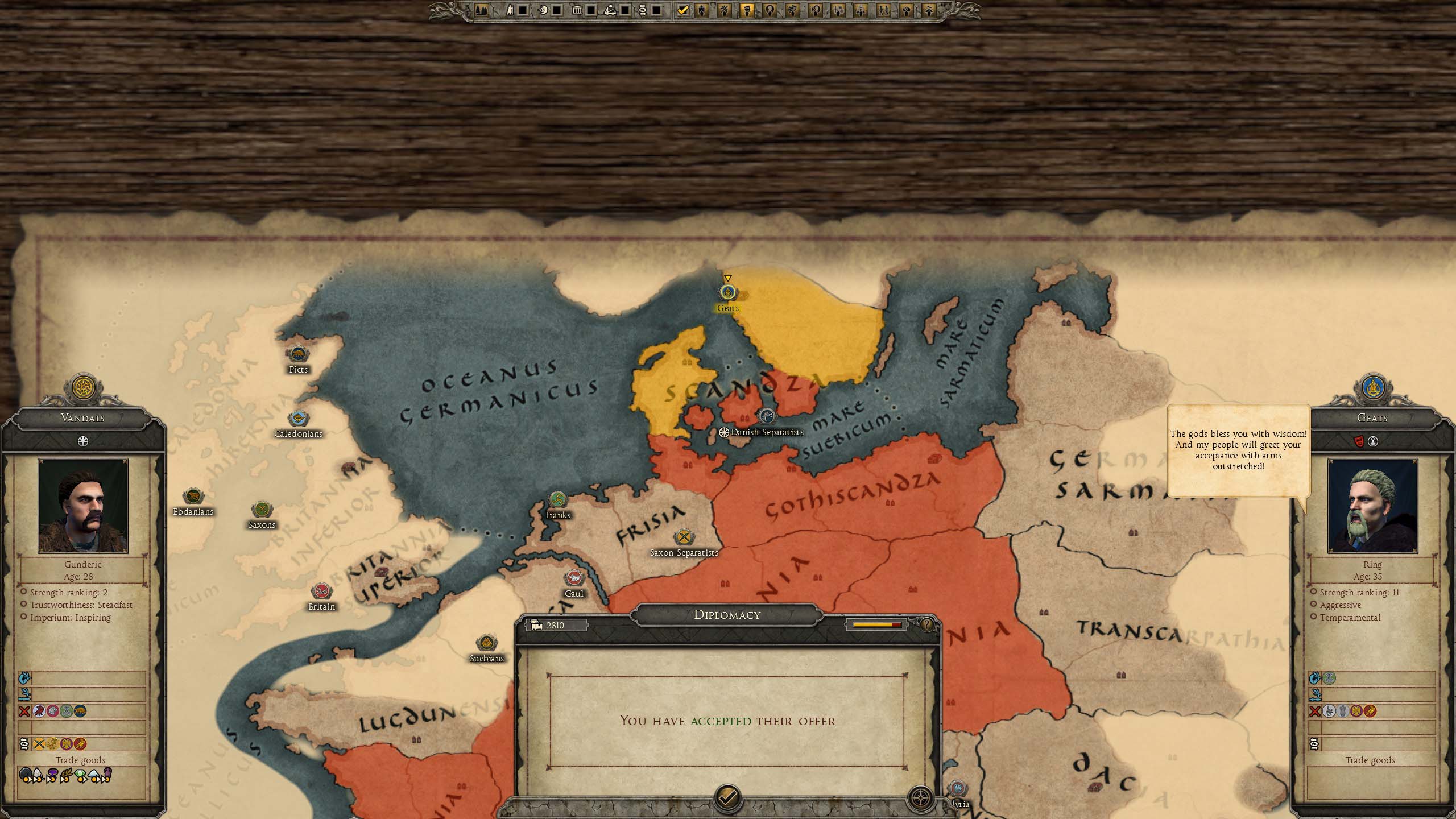
Task: Select the Danish Separatists faction marker
Action: point(767,416)
